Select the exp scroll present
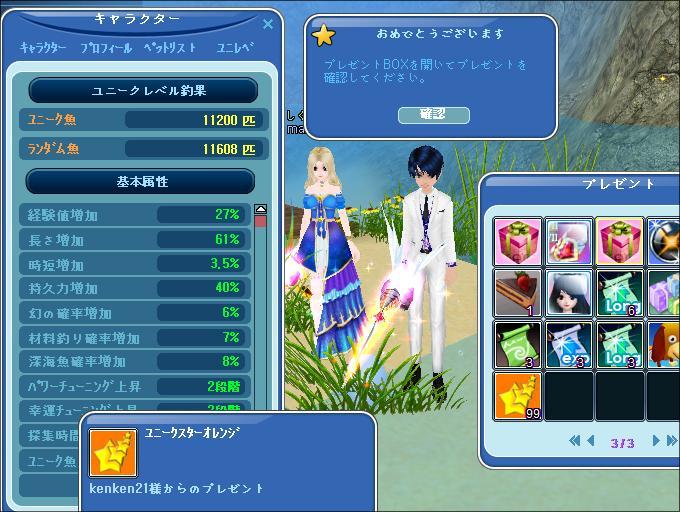680x512 pixels. (x=569, y=345)
